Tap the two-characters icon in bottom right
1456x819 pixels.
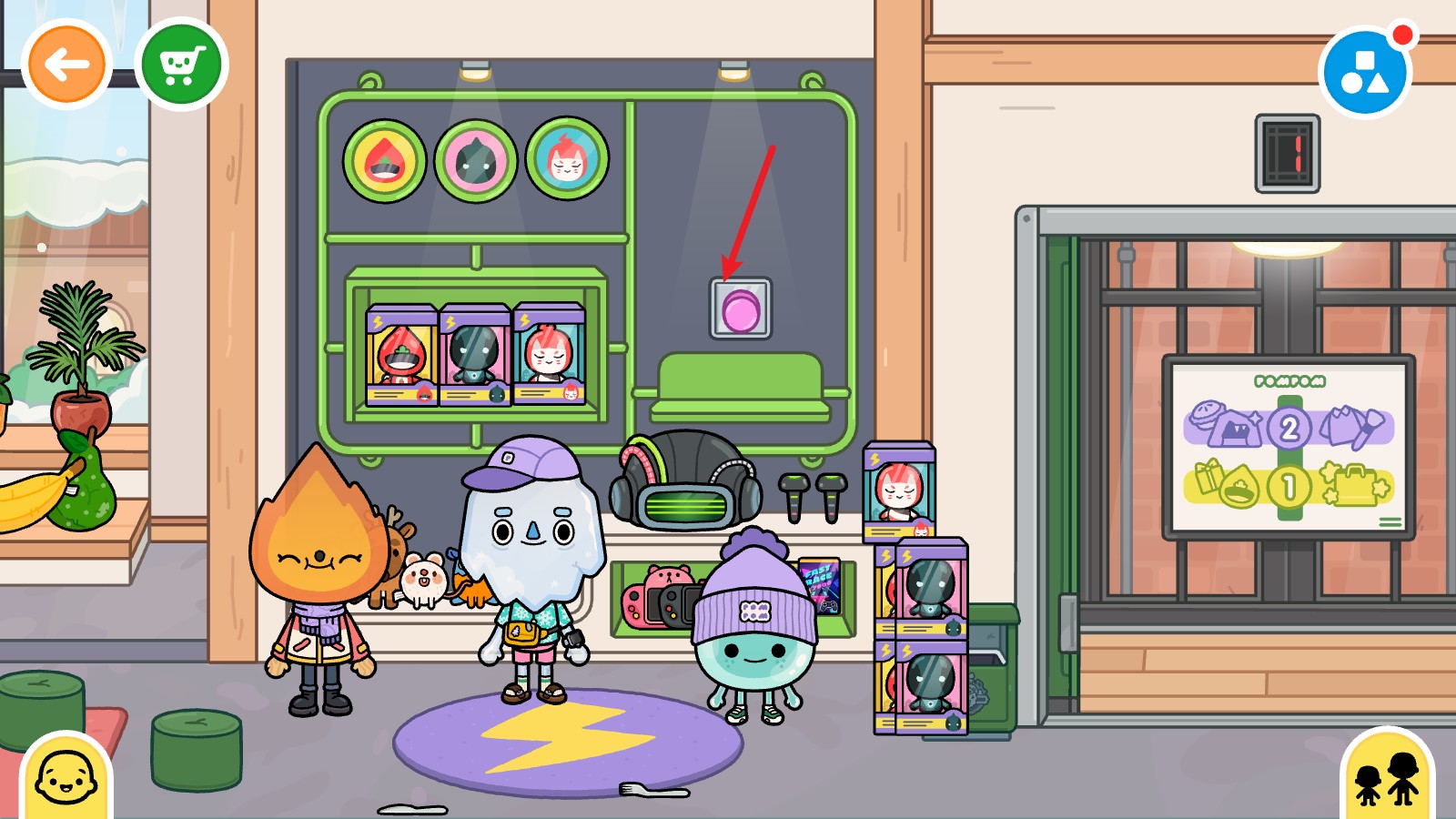coord(1386,779)
